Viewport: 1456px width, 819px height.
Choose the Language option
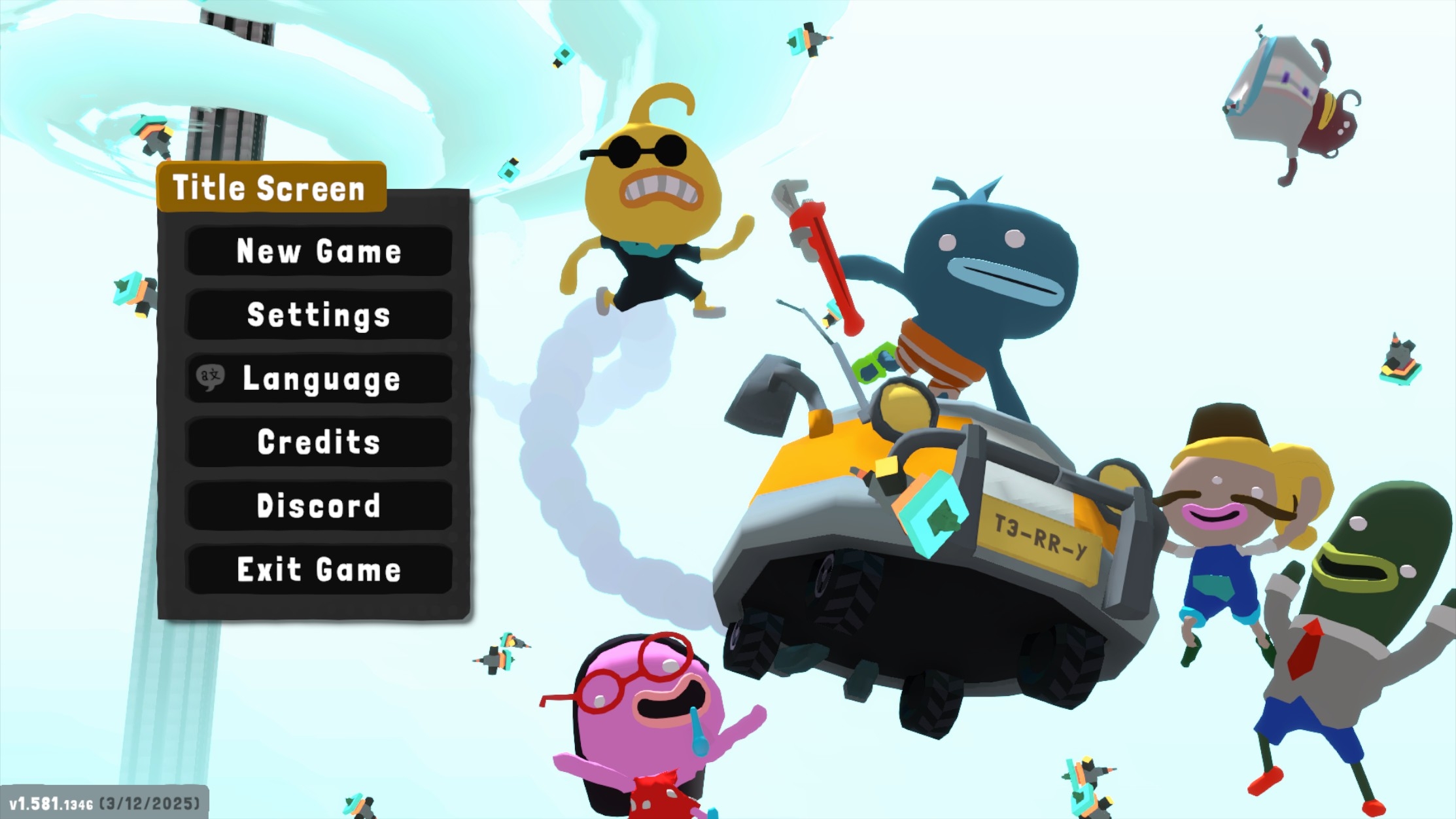click(319, 379)
